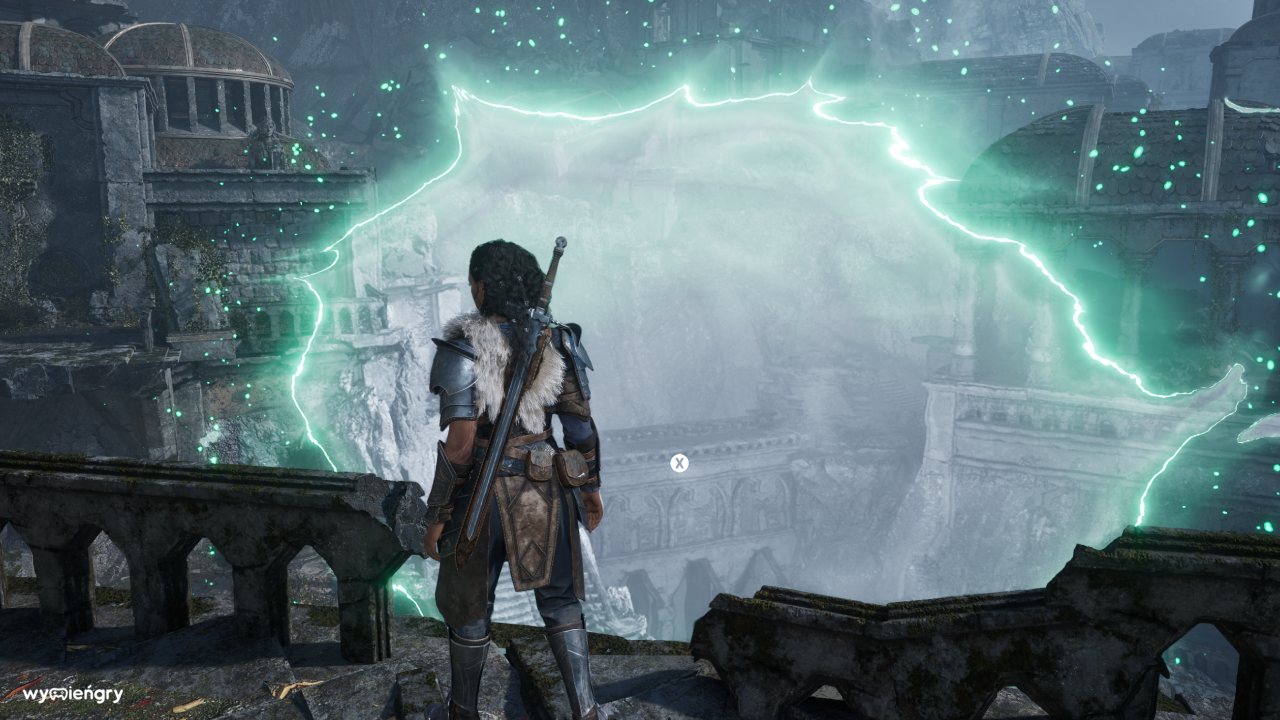
Task: Click the white circle surrounding the X prompt
Action: click(x=678, y=462)
